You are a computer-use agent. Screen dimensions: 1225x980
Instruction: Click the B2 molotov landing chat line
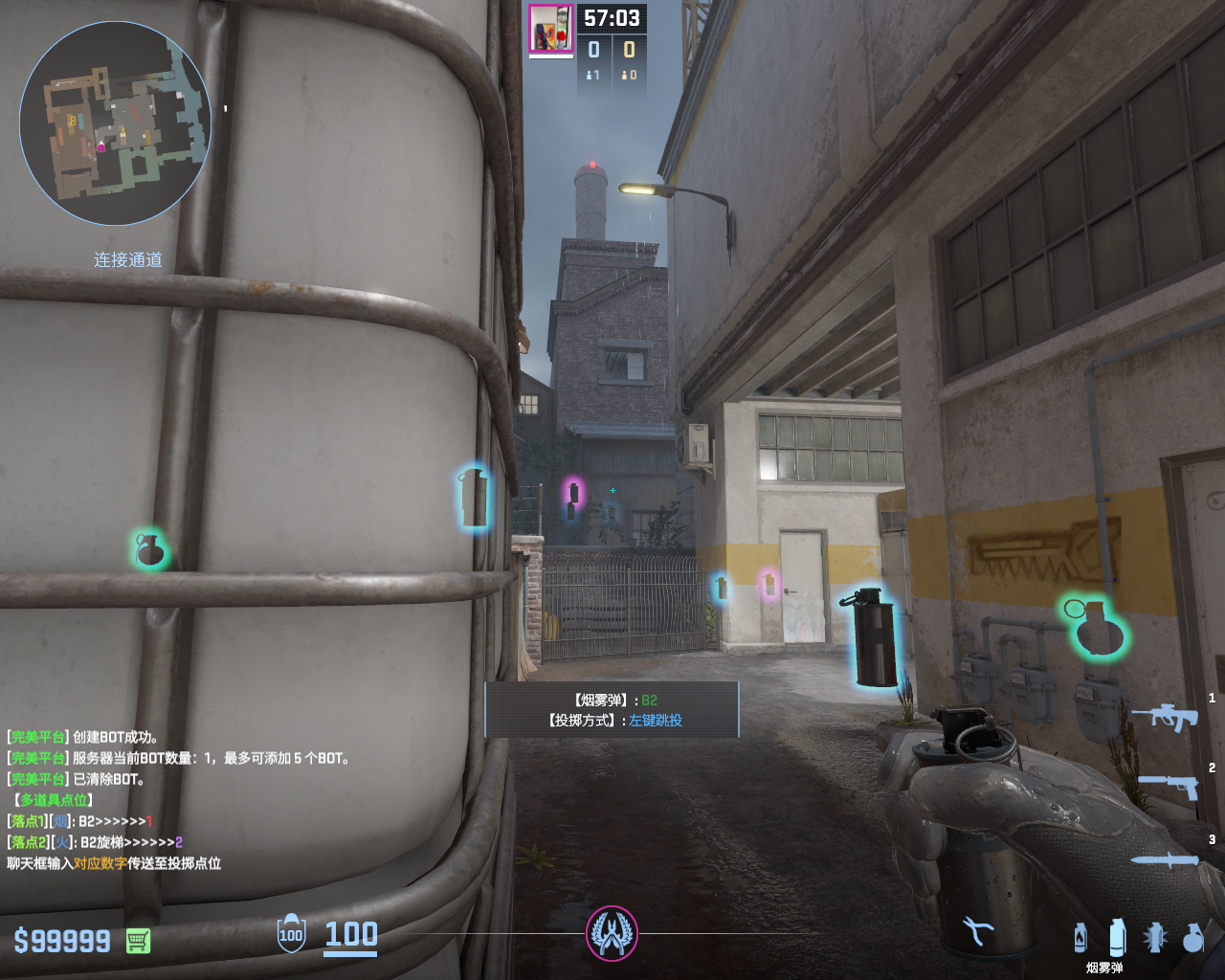point(96,842)
